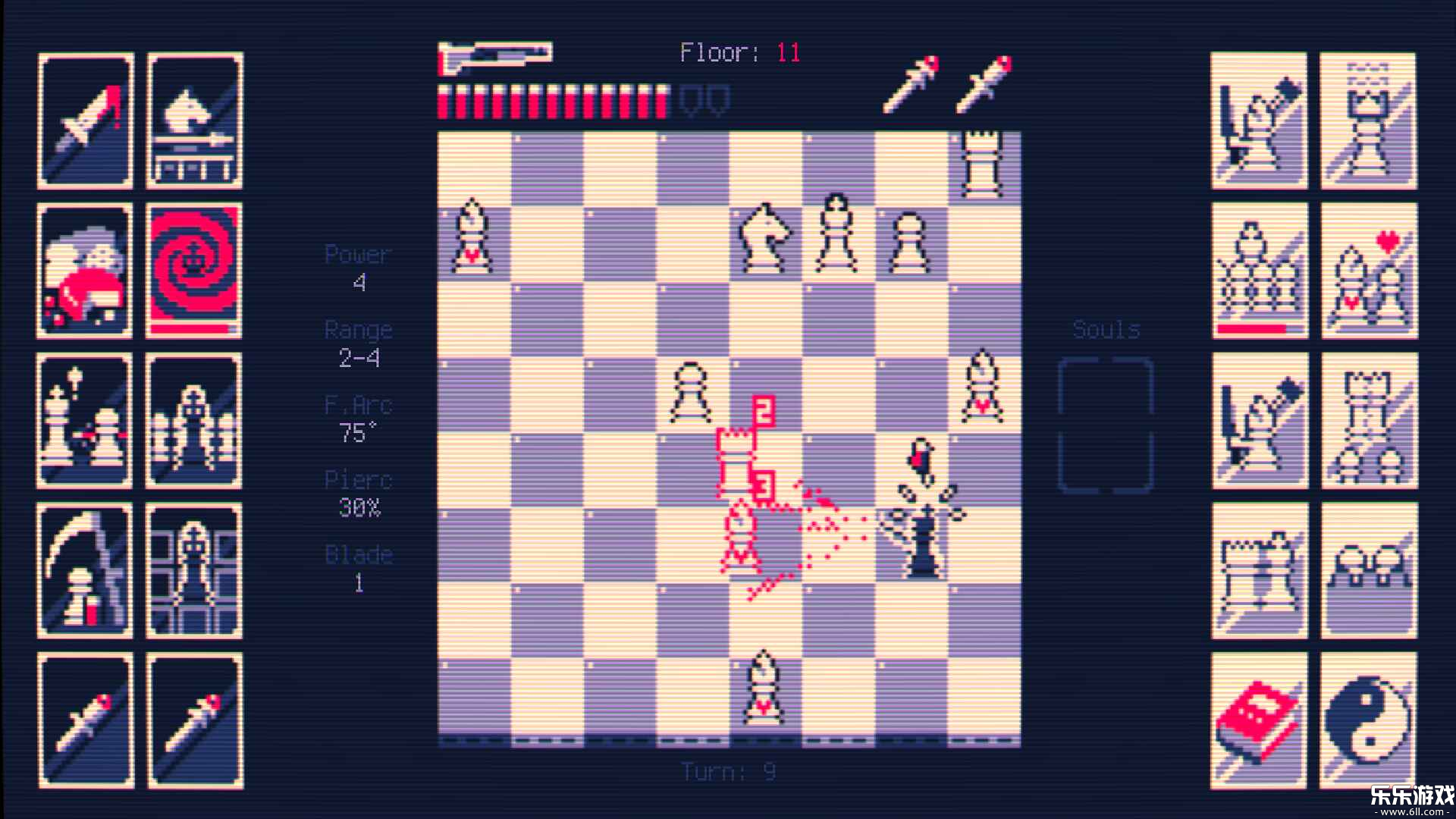Click the shotgun icon at top

(497, 55)
